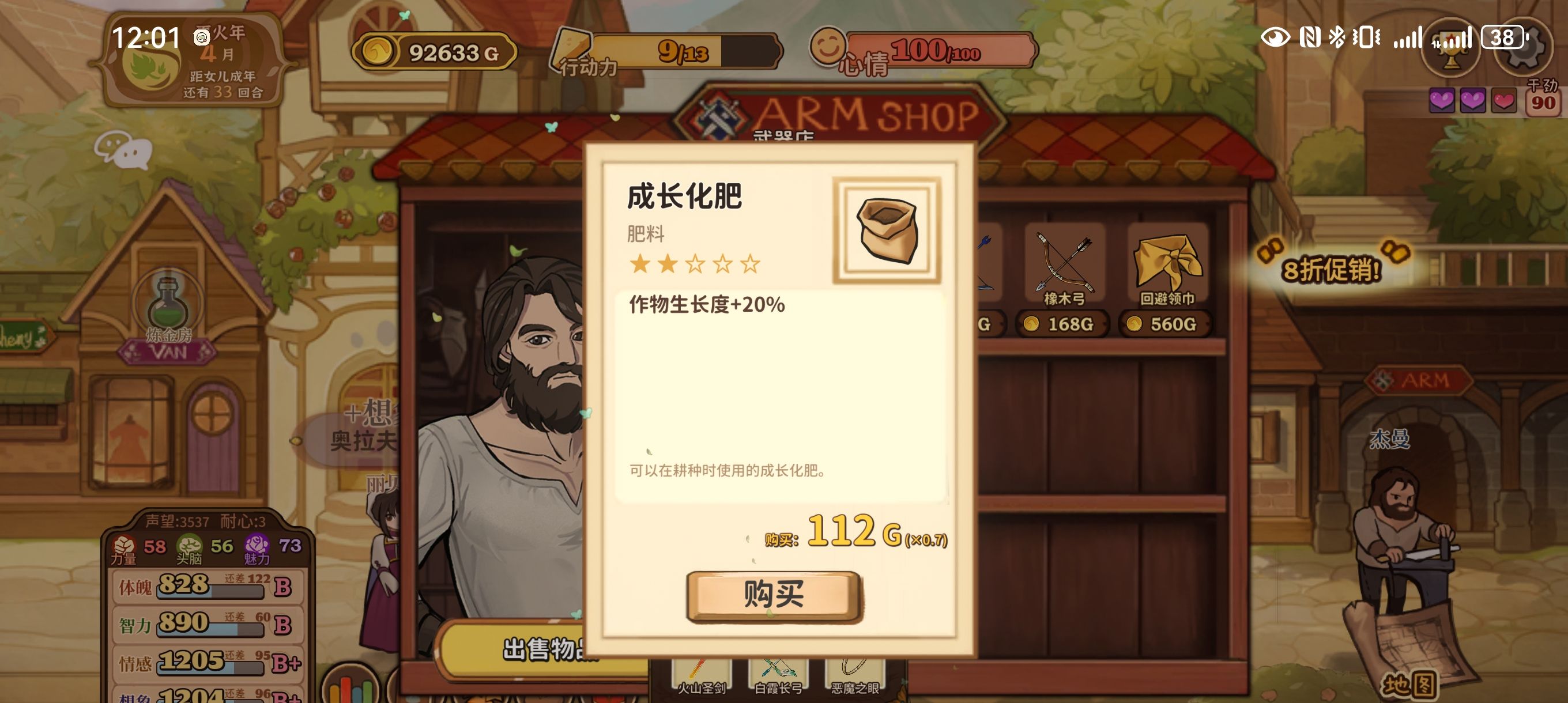1568x703 pixels.
Task: Buy the growth fertilizer with 购买 button
Action: click(774, 595)
